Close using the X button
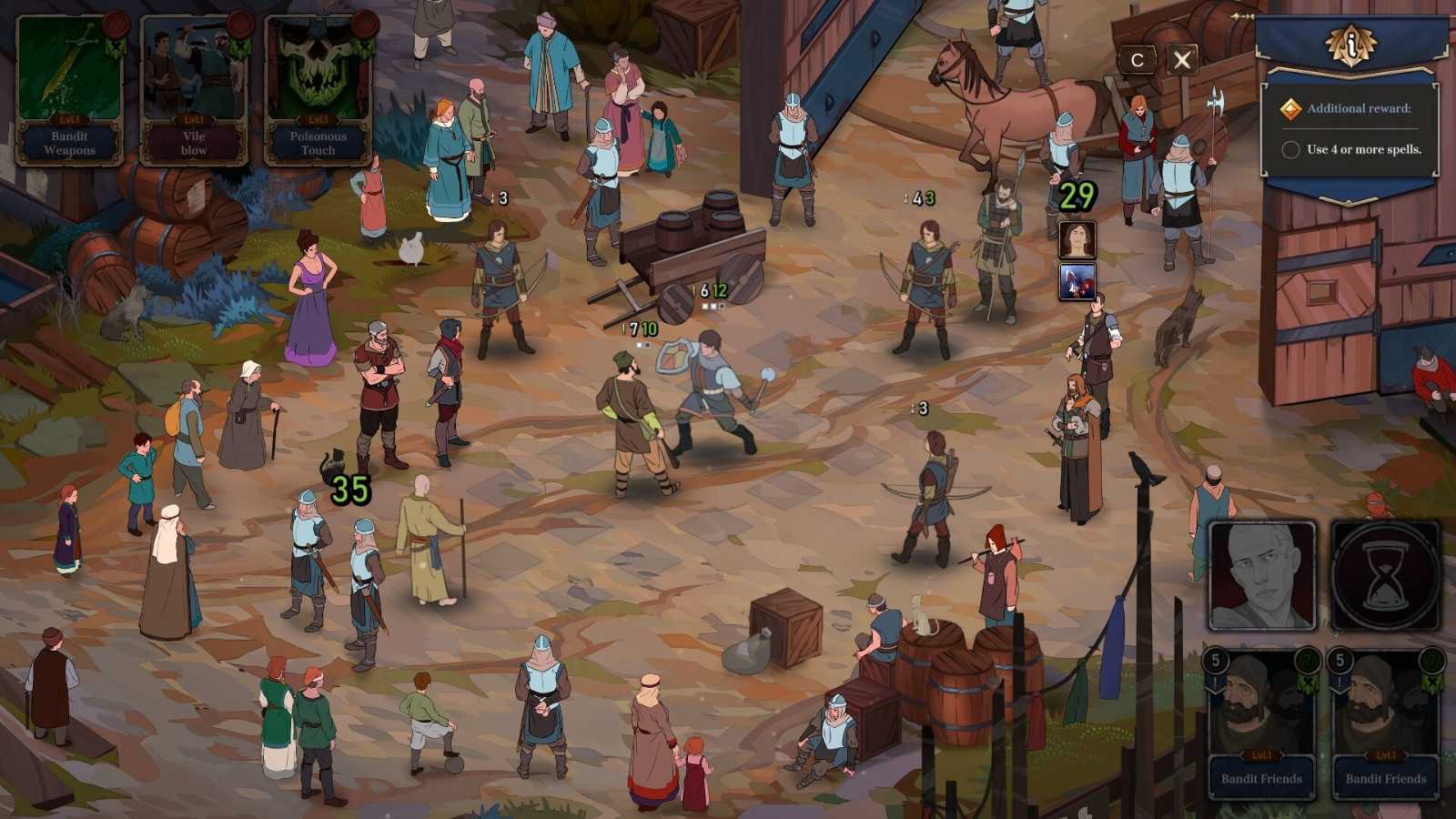This screenshot has width=1456, height=819. pos(1181,60)
